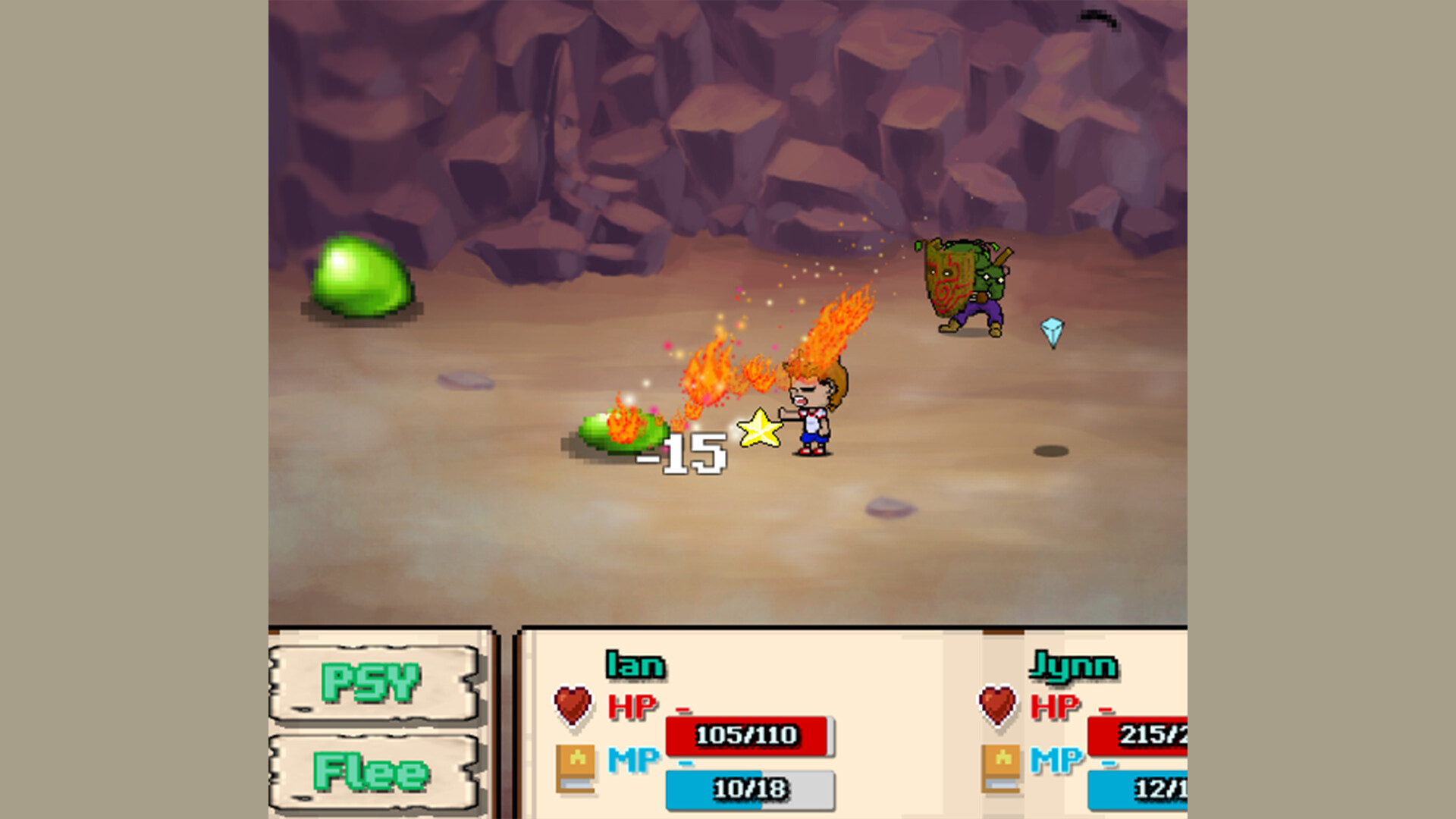Click the heart HP icon beside Ian's name
Screen dimensions: 1456x819
coord(573,704)
